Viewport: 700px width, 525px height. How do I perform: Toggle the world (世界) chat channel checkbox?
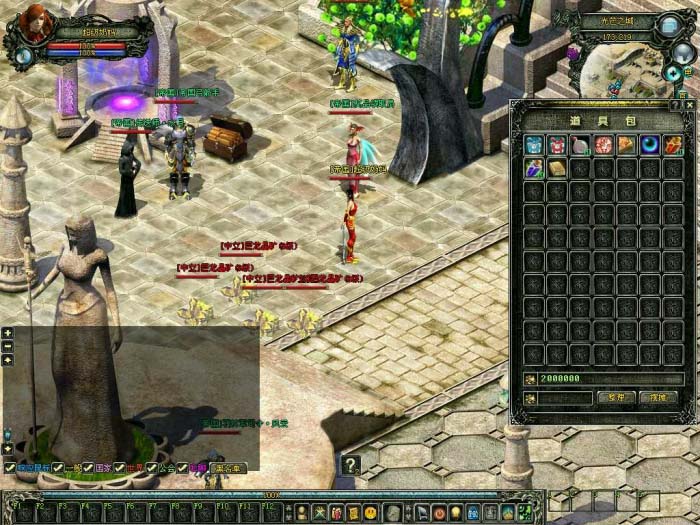point(117,468)
